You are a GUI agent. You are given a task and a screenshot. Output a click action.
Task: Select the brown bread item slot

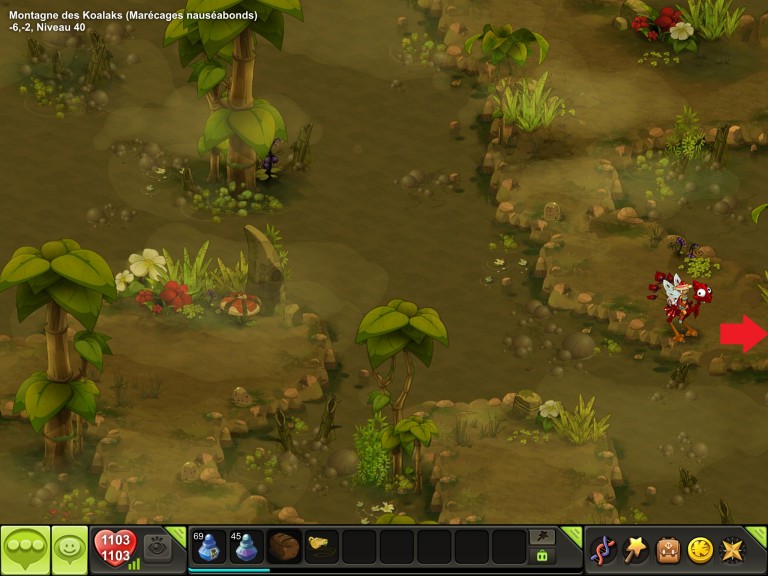point(284,548)
